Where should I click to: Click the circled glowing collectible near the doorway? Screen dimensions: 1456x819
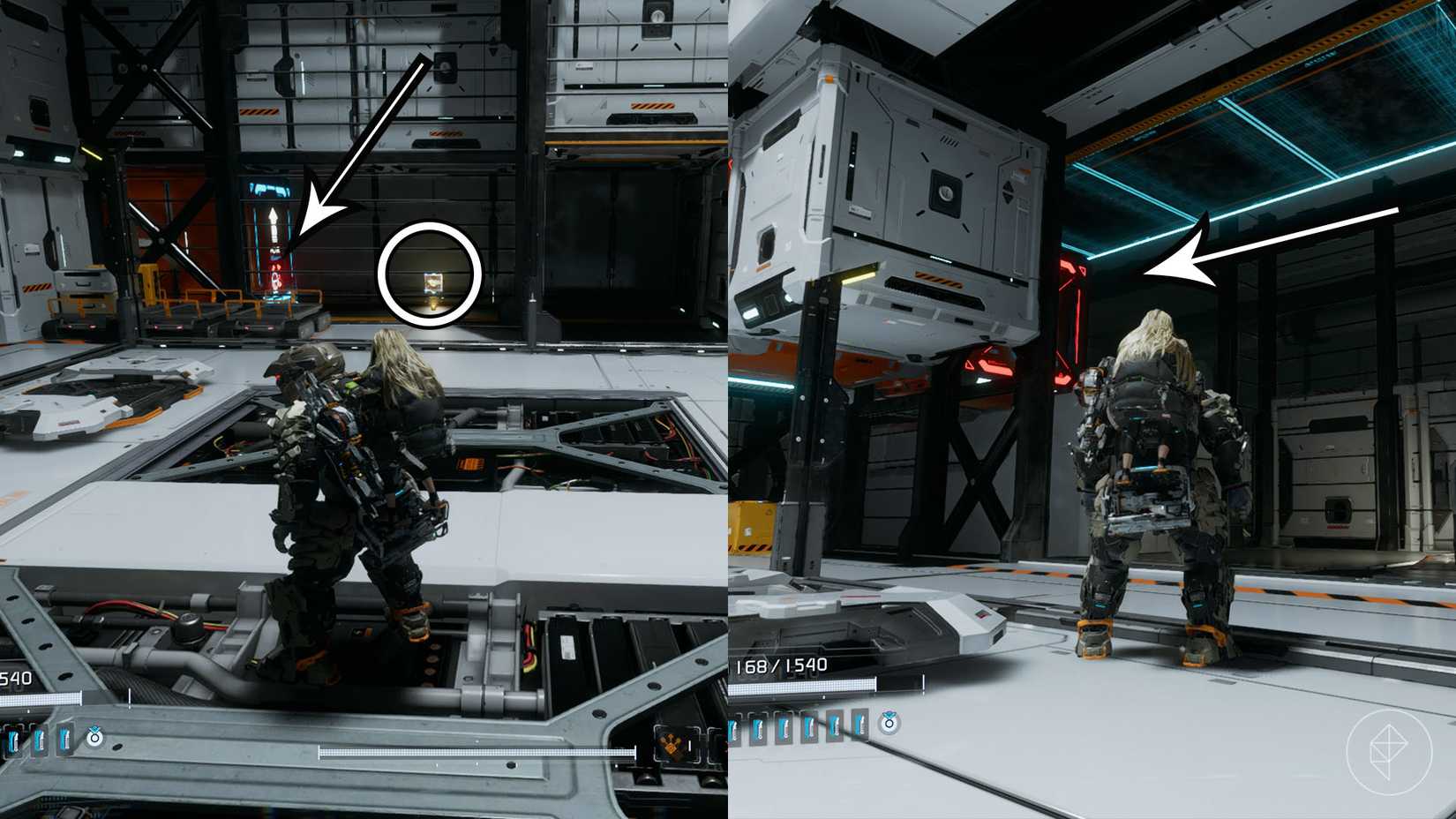pos(430,281)
